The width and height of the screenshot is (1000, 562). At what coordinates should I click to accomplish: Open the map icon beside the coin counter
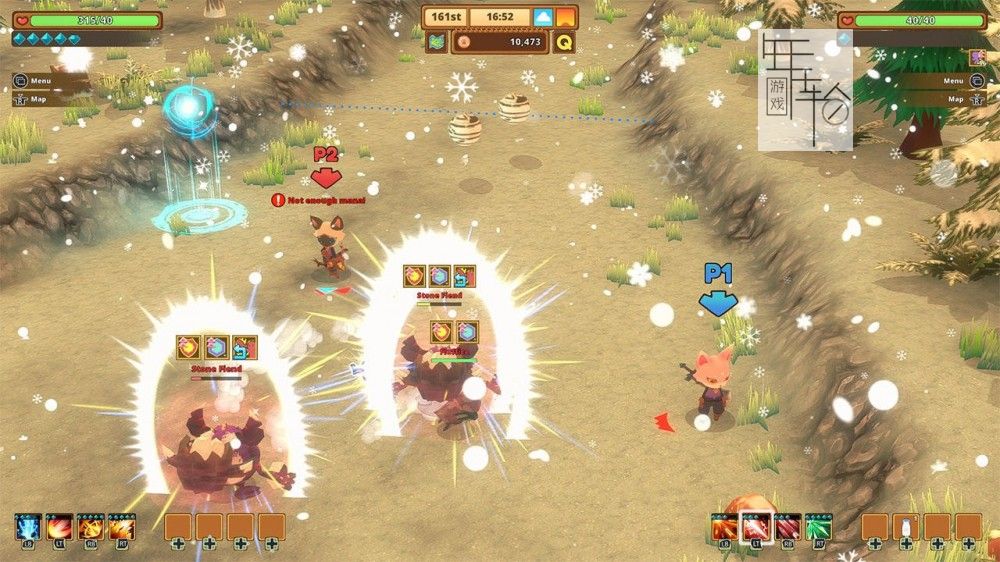437,42
